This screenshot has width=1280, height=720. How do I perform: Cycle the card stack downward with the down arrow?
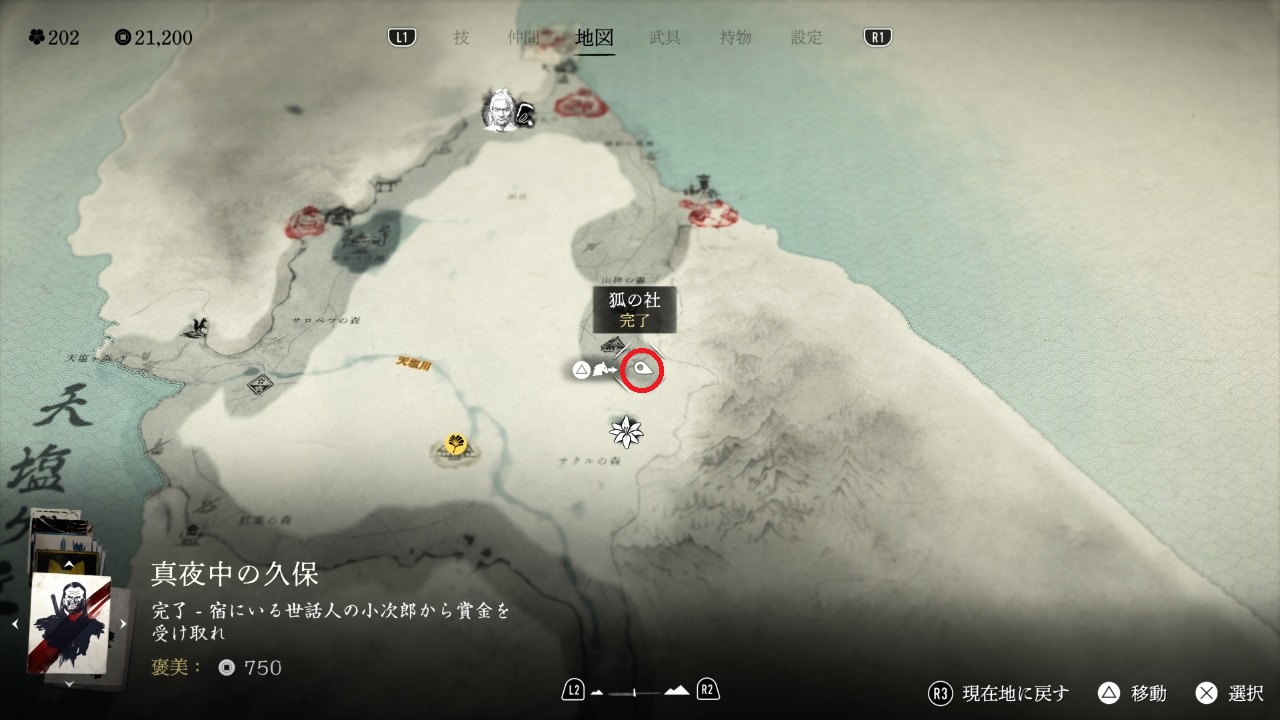click(69, 684)
